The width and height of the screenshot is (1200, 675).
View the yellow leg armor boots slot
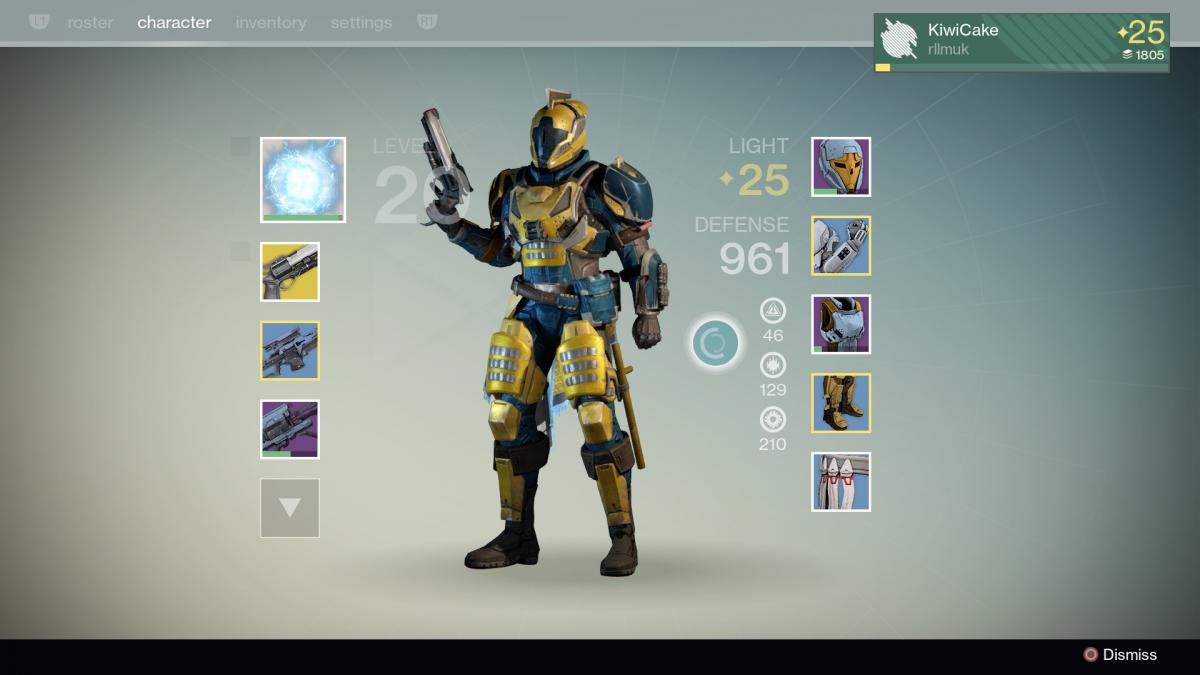tap(841, 403)
